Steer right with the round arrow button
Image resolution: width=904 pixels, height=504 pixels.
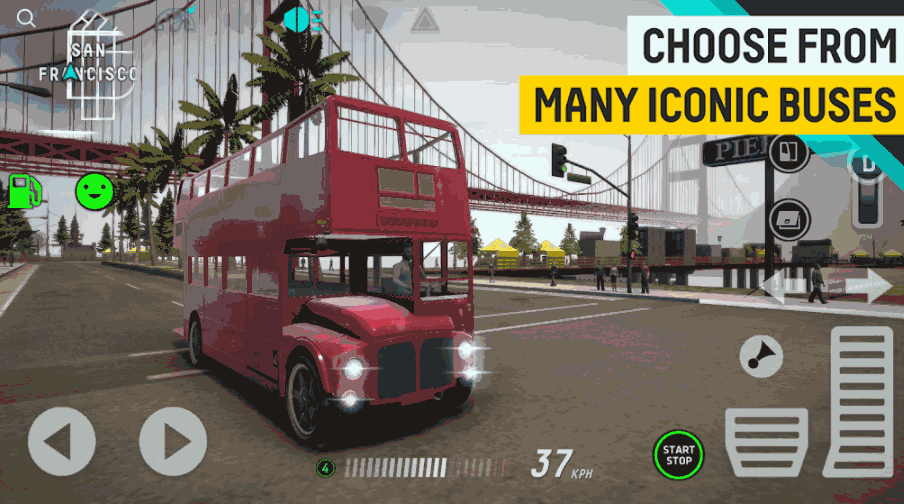coord(173,441)
